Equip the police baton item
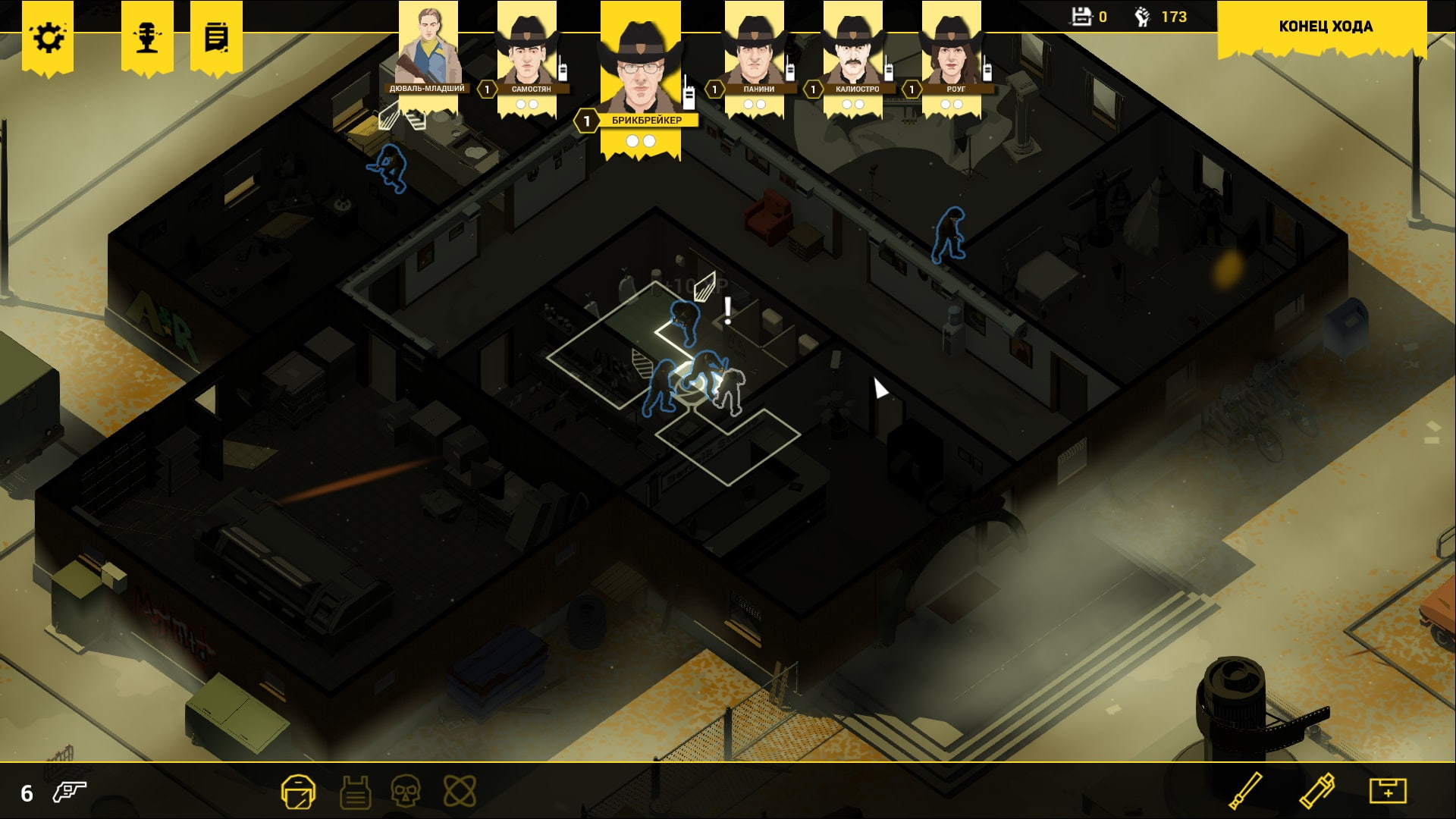The image size is (1456, 819). tap(1245, 791)
